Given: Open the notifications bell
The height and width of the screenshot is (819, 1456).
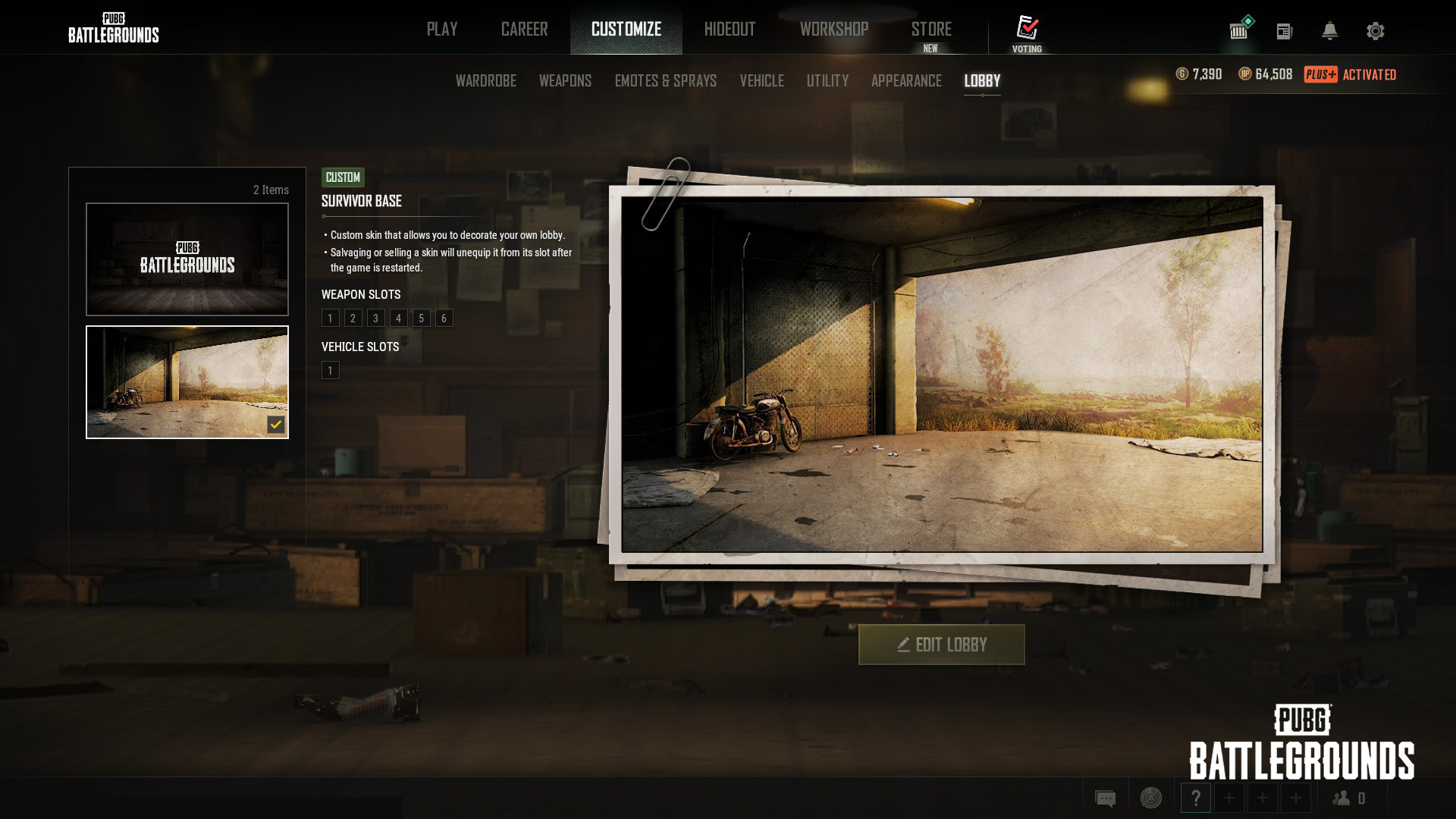Looking at the screenshot, I should (1329, 31).
